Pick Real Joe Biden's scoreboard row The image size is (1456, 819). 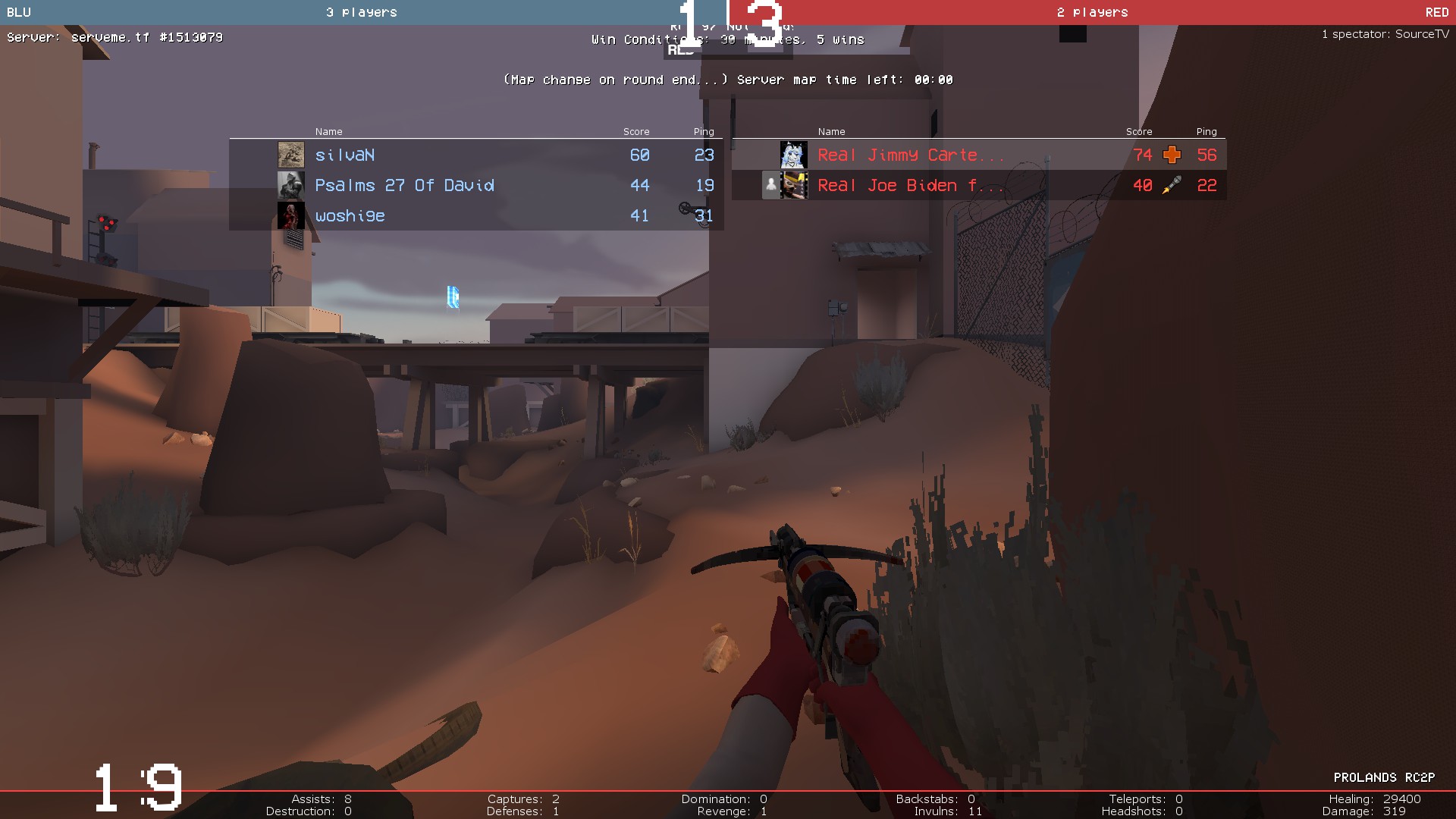click(978, 185)
